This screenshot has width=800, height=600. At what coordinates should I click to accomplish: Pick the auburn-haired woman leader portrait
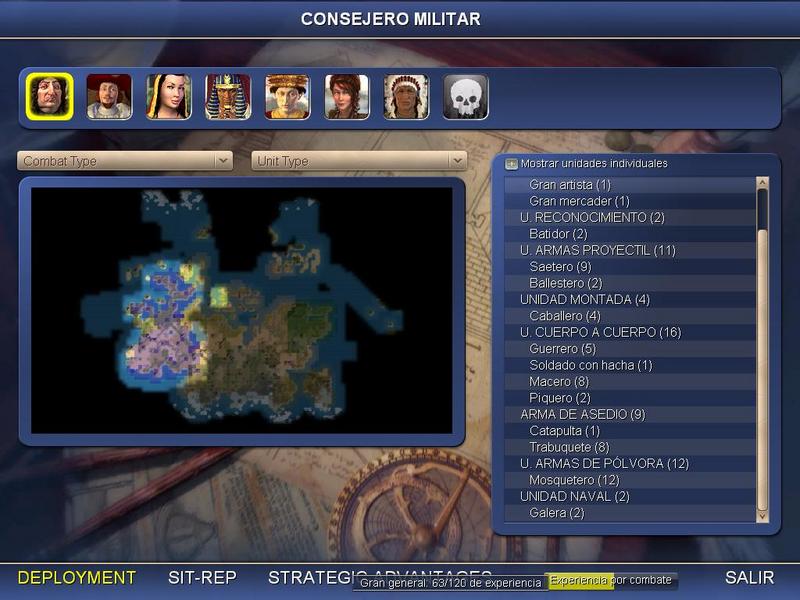point(347,97)
